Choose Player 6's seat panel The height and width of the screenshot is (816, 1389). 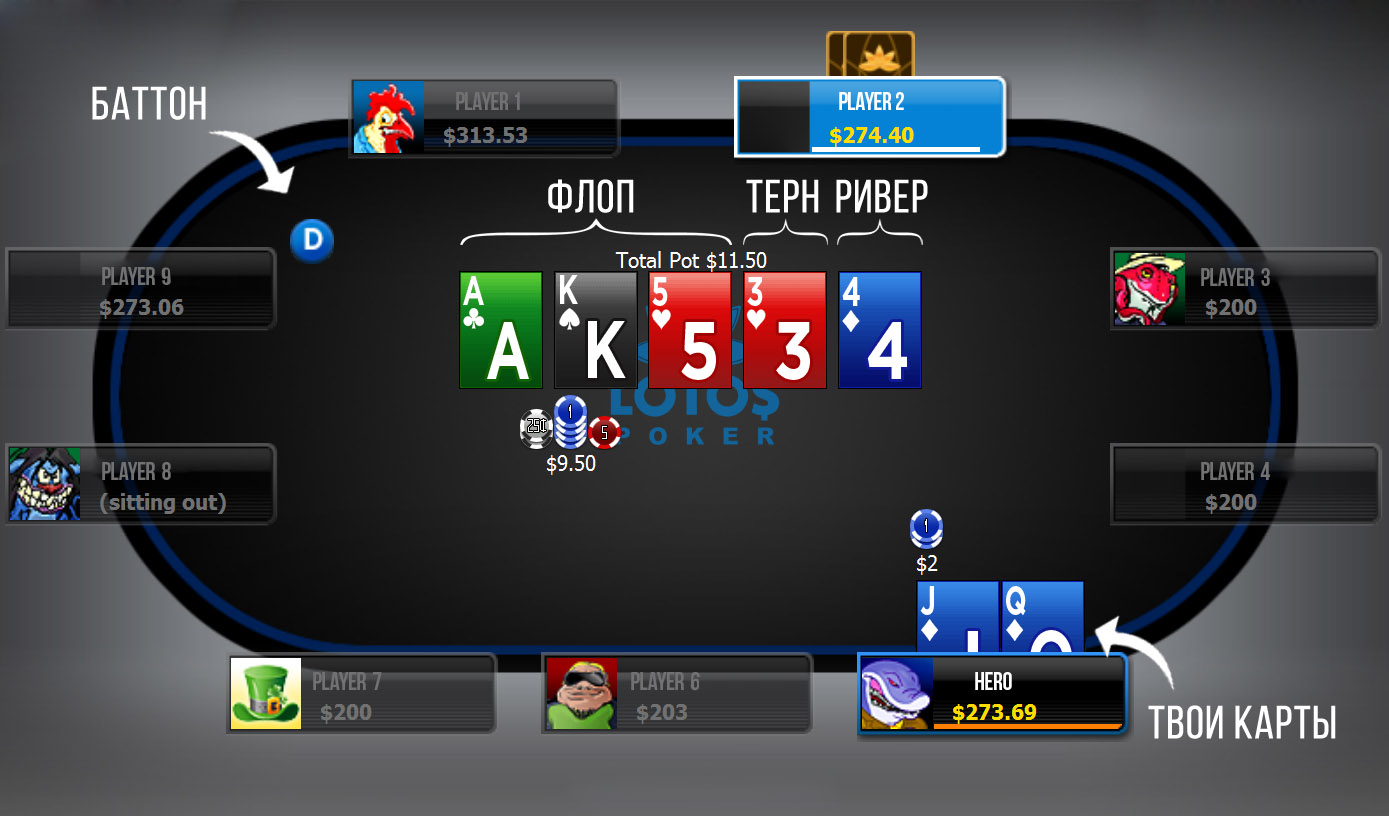tap(676, 696)
